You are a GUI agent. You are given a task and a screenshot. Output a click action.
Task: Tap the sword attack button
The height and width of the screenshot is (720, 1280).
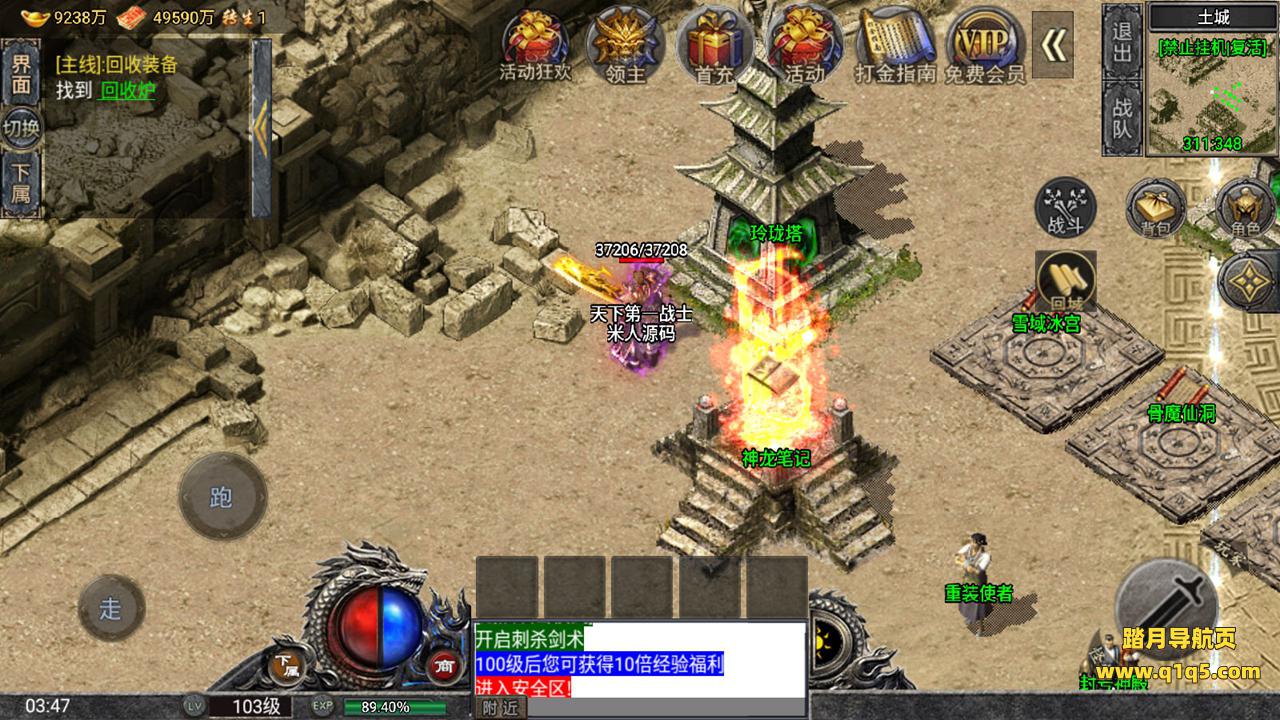(1166, 605)
